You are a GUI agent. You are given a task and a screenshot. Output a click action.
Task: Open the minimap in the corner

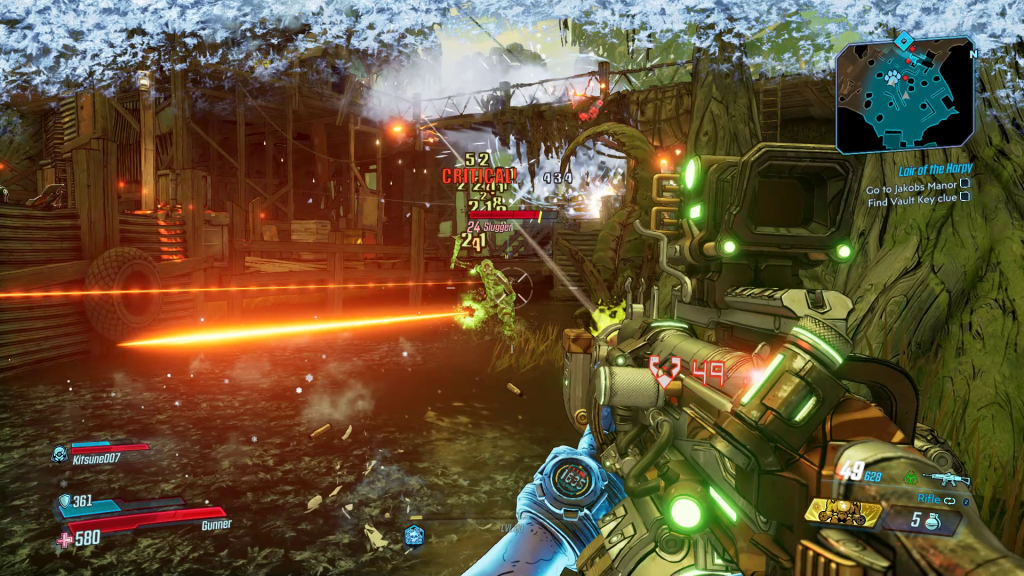click(904, 95)
